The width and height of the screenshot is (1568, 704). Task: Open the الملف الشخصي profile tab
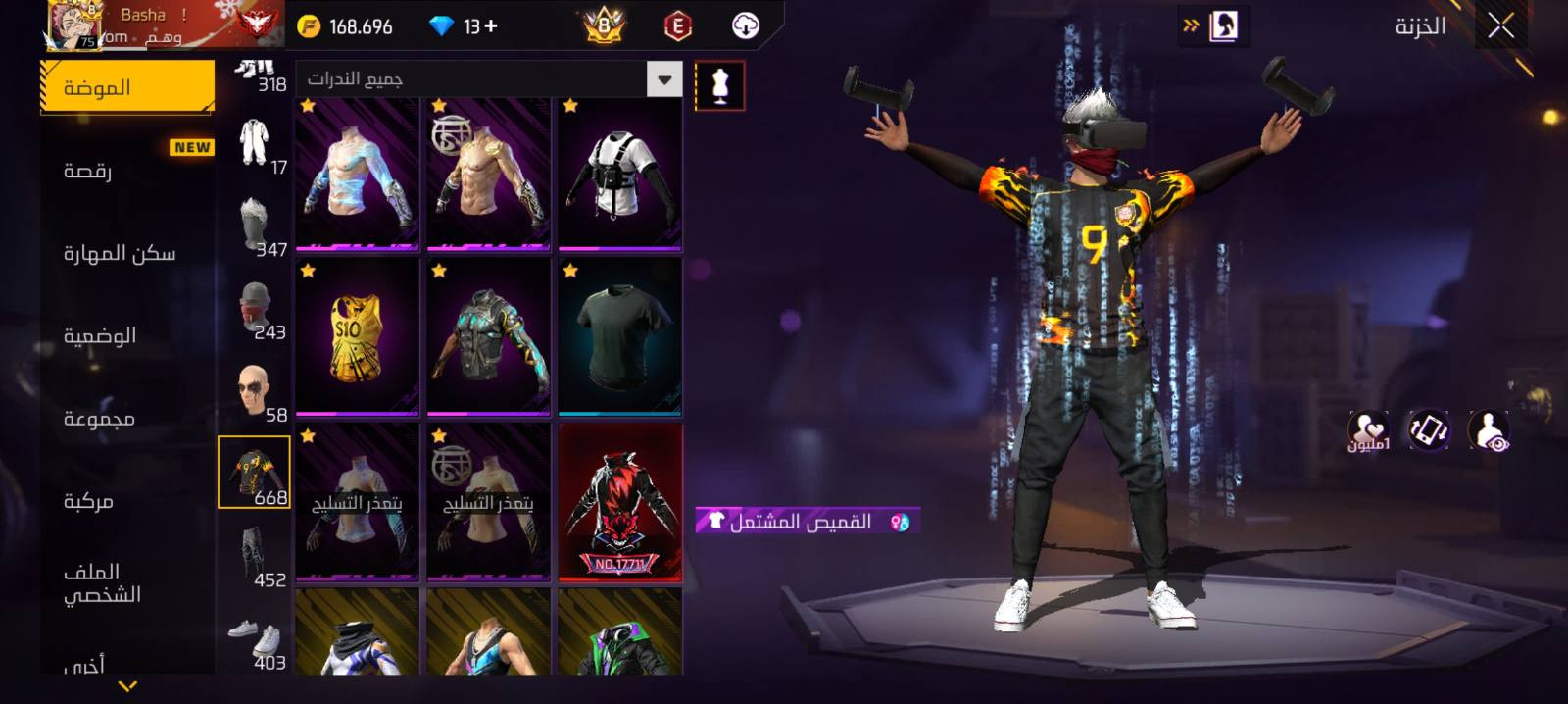102,583
